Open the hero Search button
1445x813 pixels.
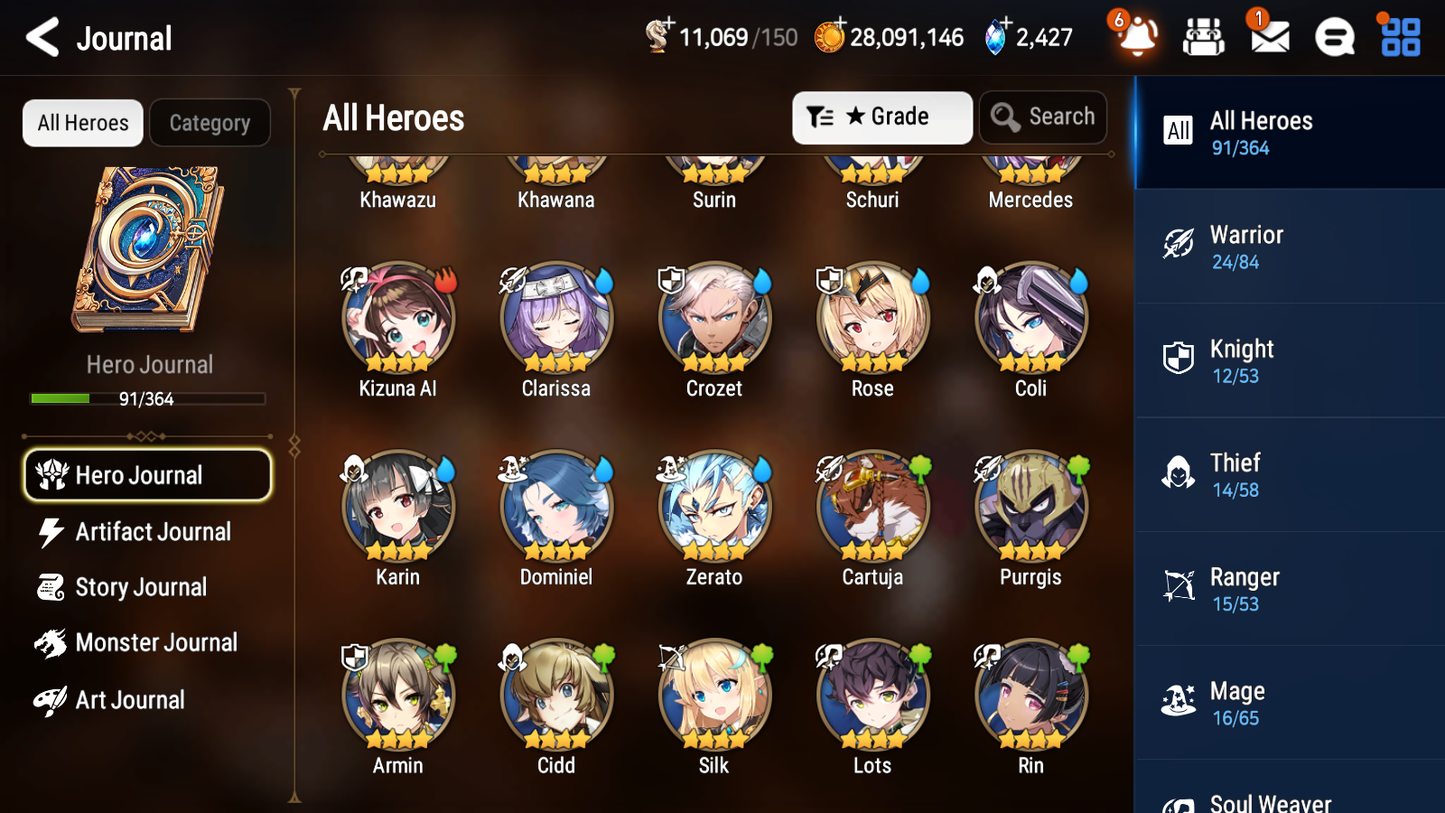pyautogui.click(x=1043, y=117)
